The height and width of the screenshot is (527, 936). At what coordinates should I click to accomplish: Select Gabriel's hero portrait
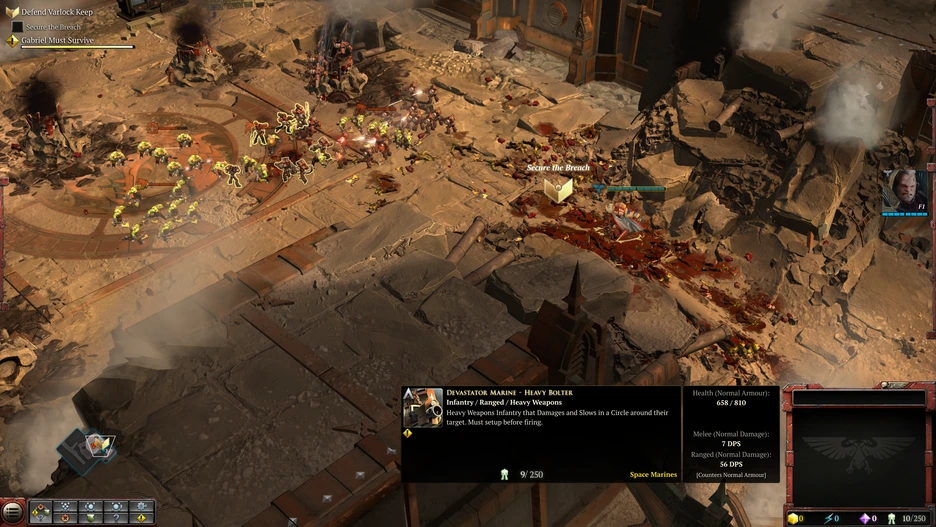(x=904, y=190)
